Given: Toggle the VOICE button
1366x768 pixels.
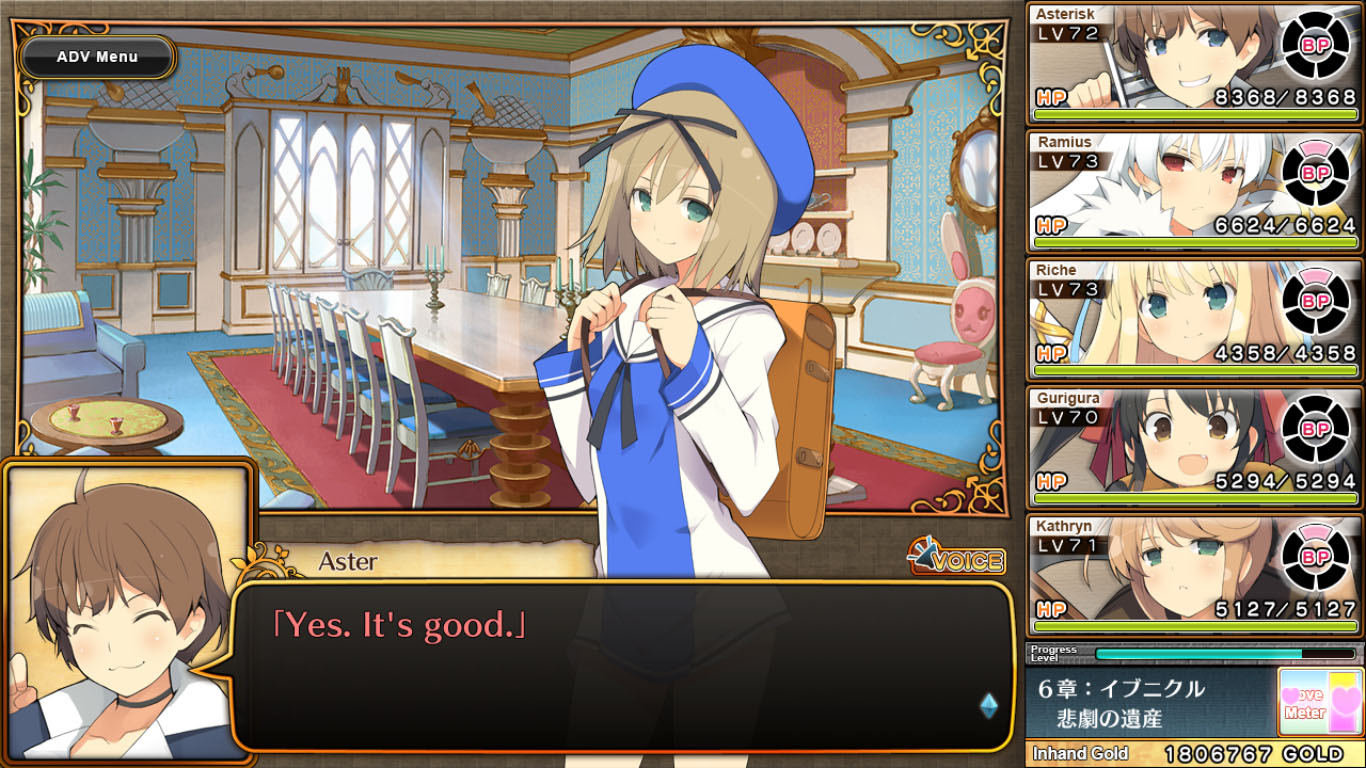Looking at the screenshot, I should pyautogui.click(x=956, y=560).
